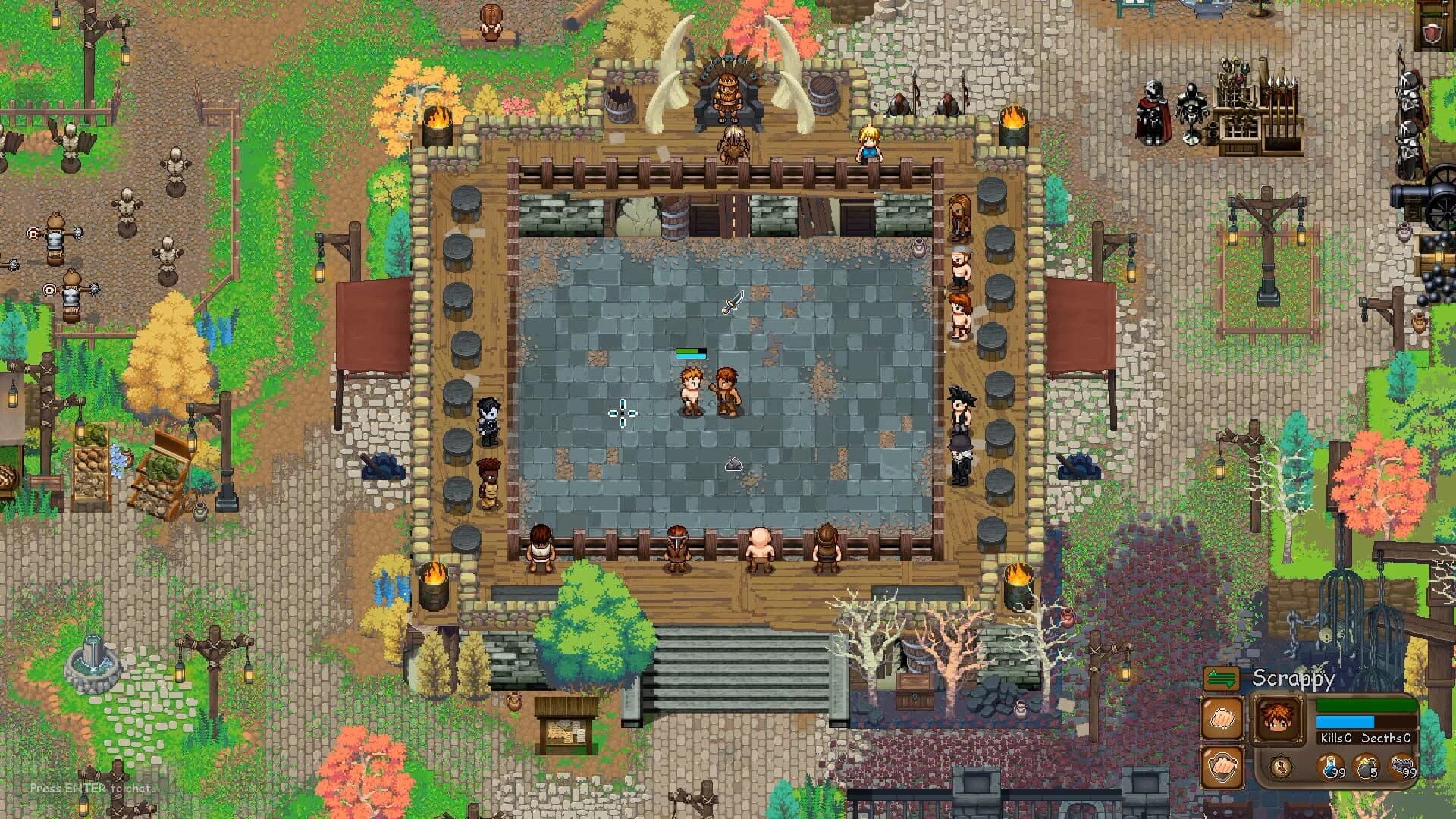This screenshot has width=1456, height=819.
Task: Click Scrappy's character portrait
Action: point(1277,719)
